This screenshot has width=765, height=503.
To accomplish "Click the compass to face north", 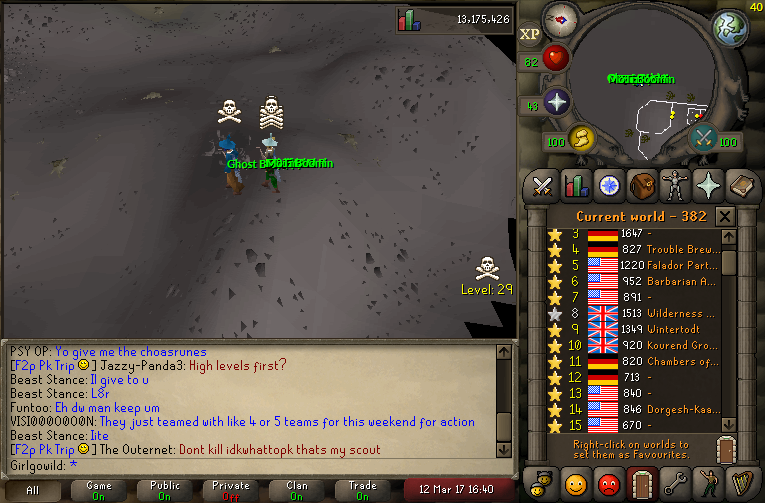I will coord(561,19).
